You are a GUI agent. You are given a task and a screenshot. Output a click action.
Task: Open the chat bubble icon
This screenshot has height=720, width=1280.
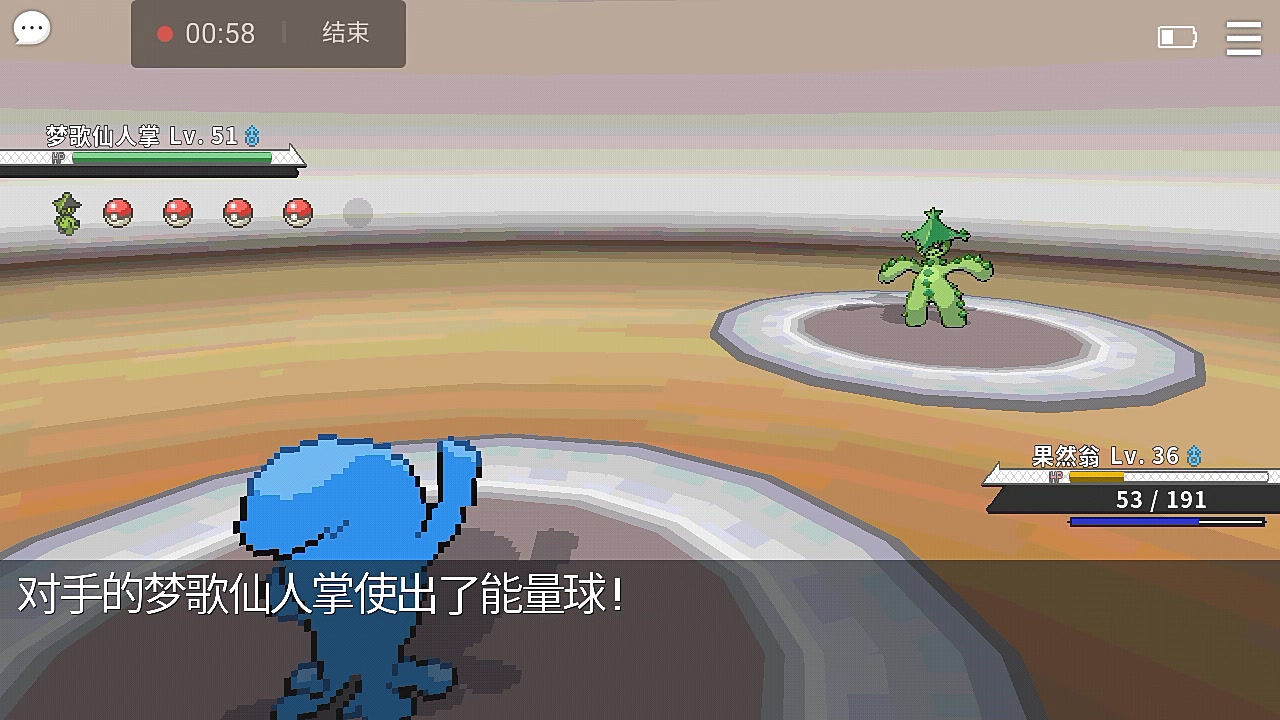pyautogui.click(x=31, y=27)
